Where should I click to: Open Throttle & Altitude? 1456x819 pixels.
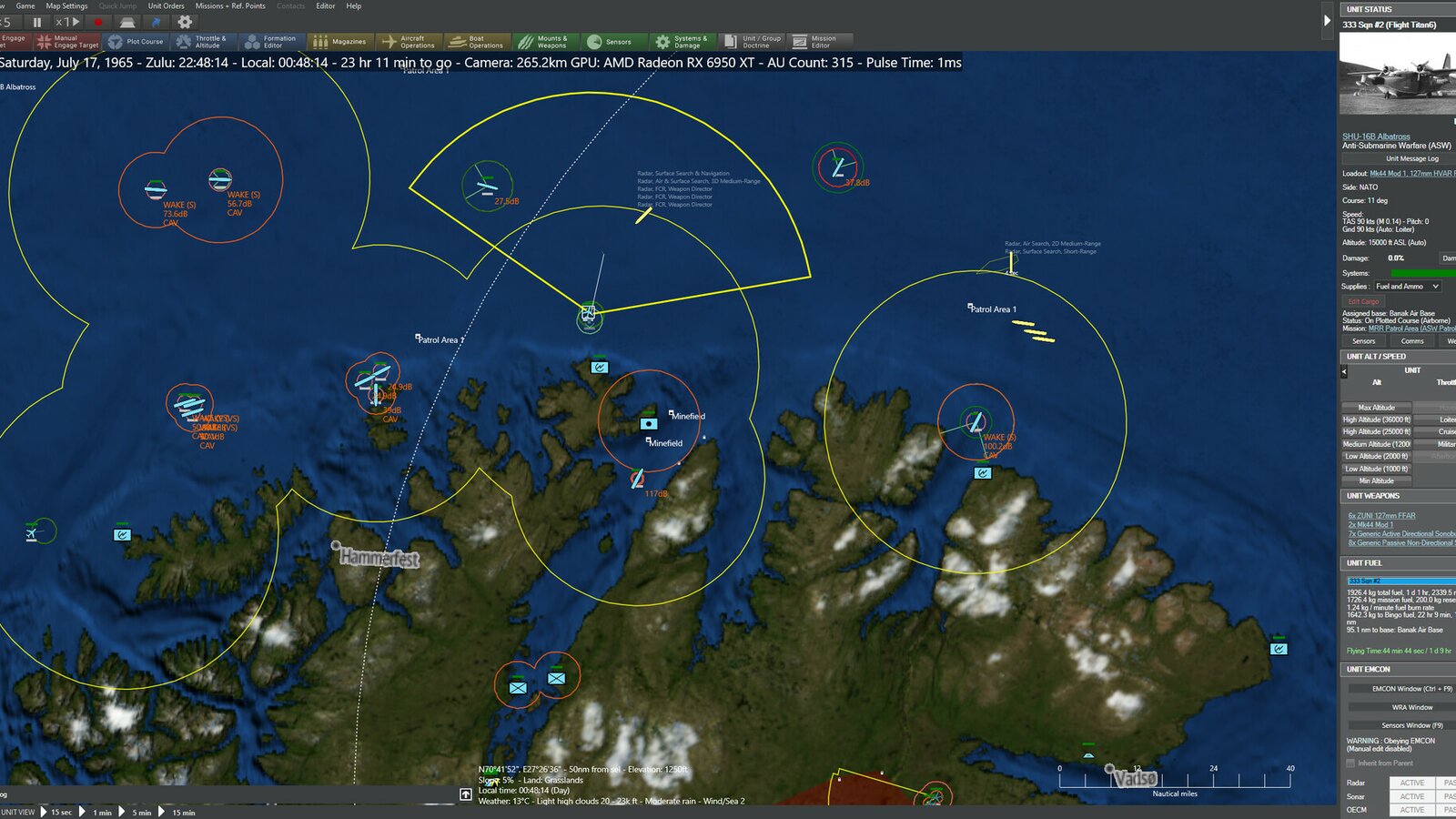pyautogui.click(x=202, y=42)
